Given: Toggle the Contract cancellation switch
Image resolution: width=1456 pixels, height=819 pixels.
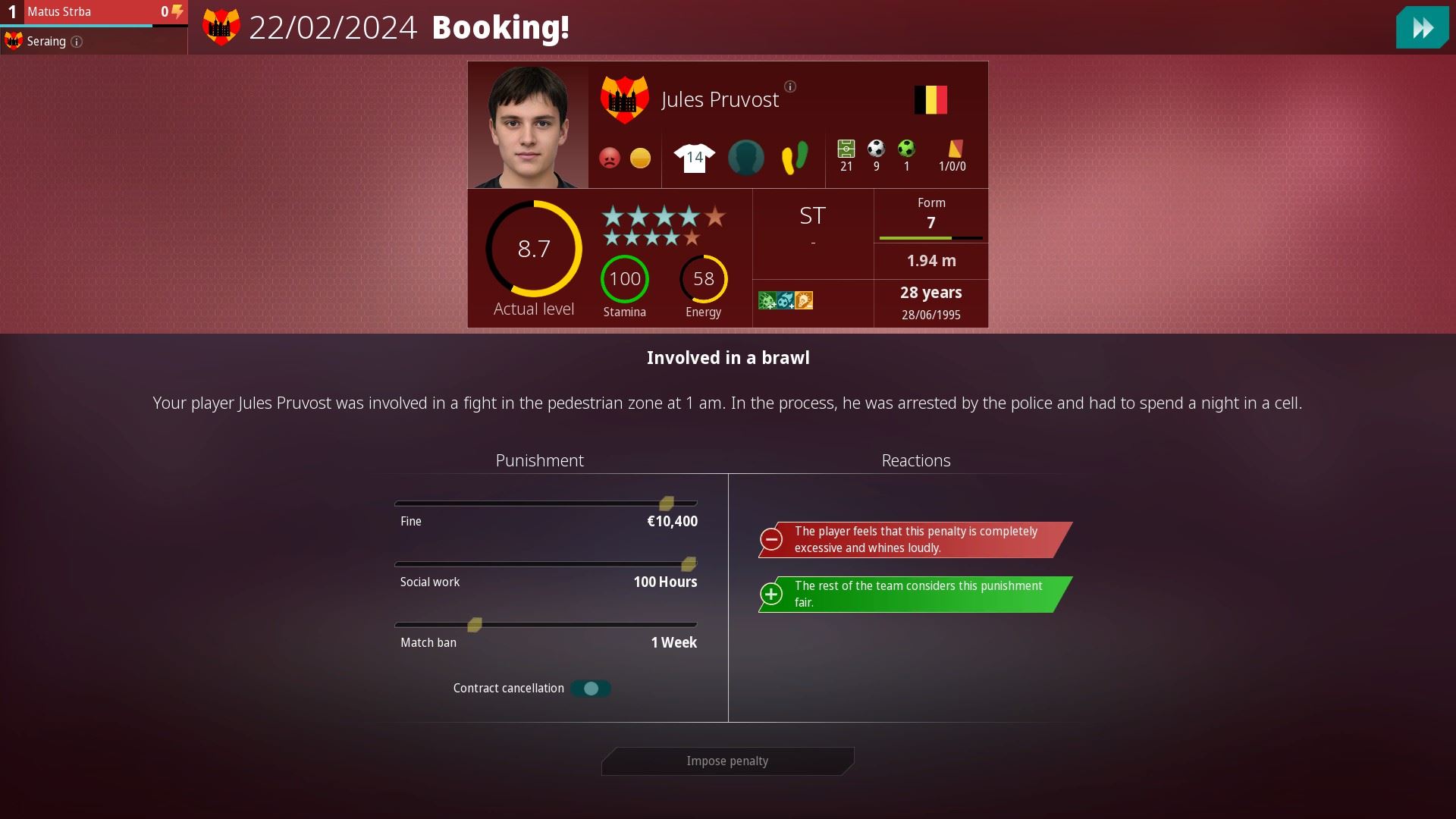Looking at the screenshot, I should (591, 689).
